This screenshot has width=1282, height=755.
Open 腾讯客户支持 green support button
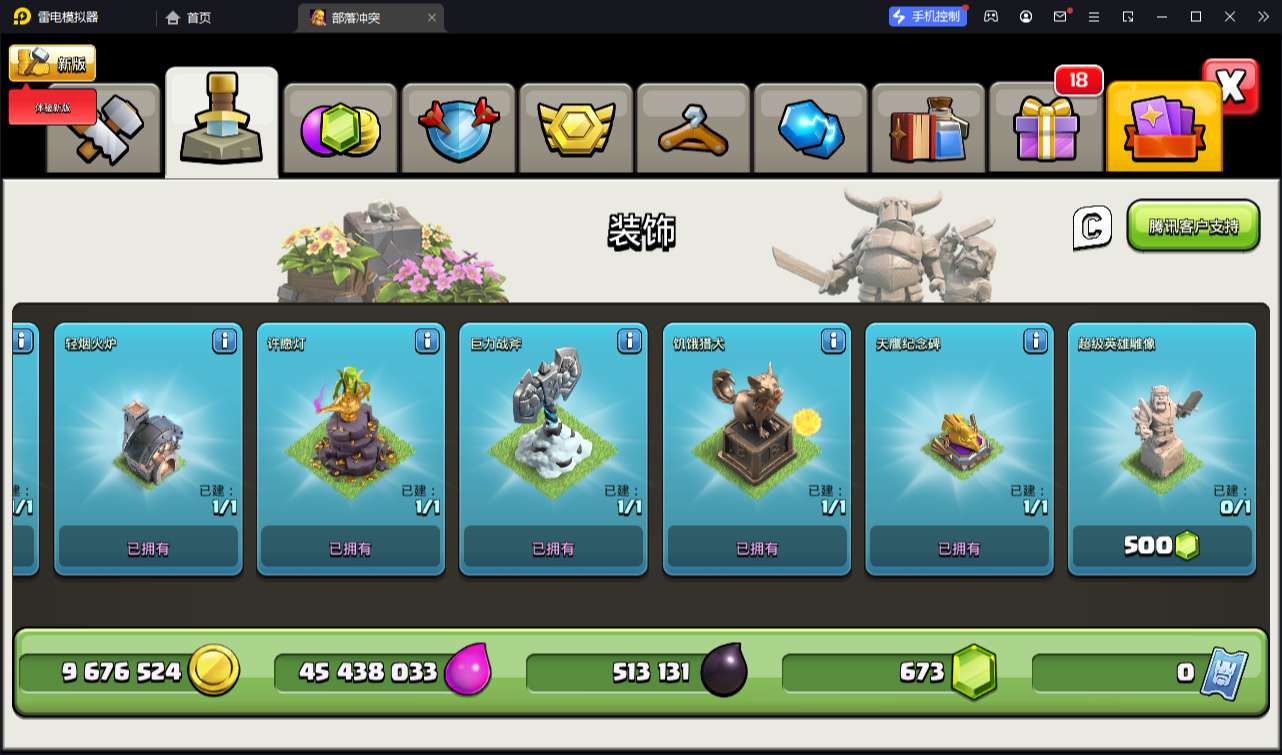[x=1193, y=226]
